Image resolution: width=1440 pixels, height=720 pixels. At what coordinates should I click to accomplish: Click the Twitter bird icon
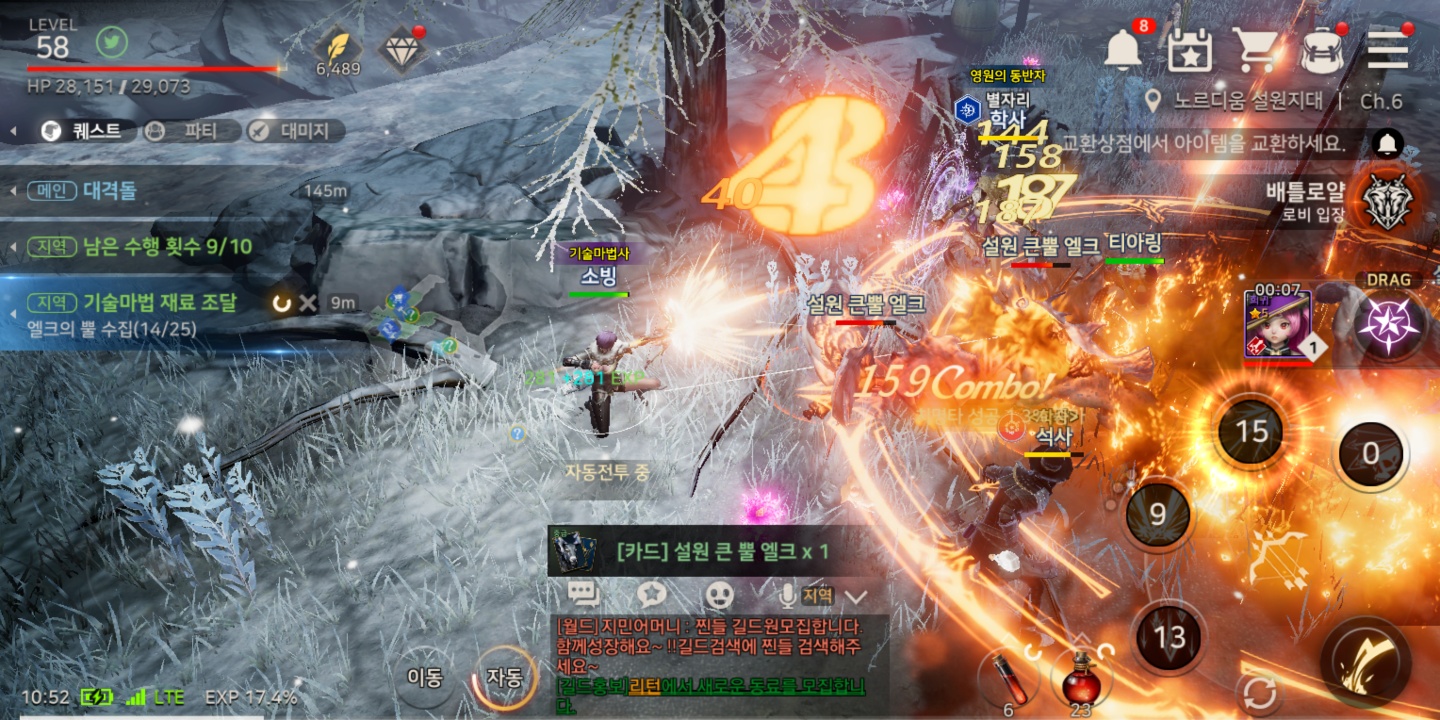pyautogui.click(x=112, y=43)
